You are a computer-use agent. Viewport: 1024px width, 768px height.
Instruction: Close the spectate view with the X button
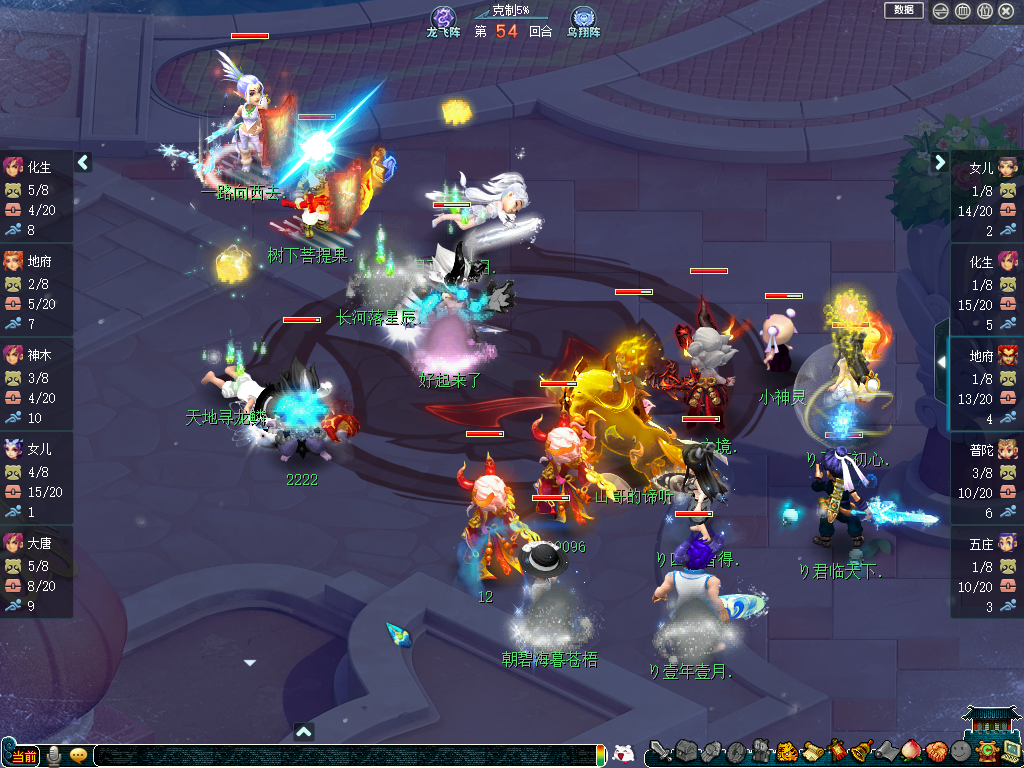[1006, 11]
